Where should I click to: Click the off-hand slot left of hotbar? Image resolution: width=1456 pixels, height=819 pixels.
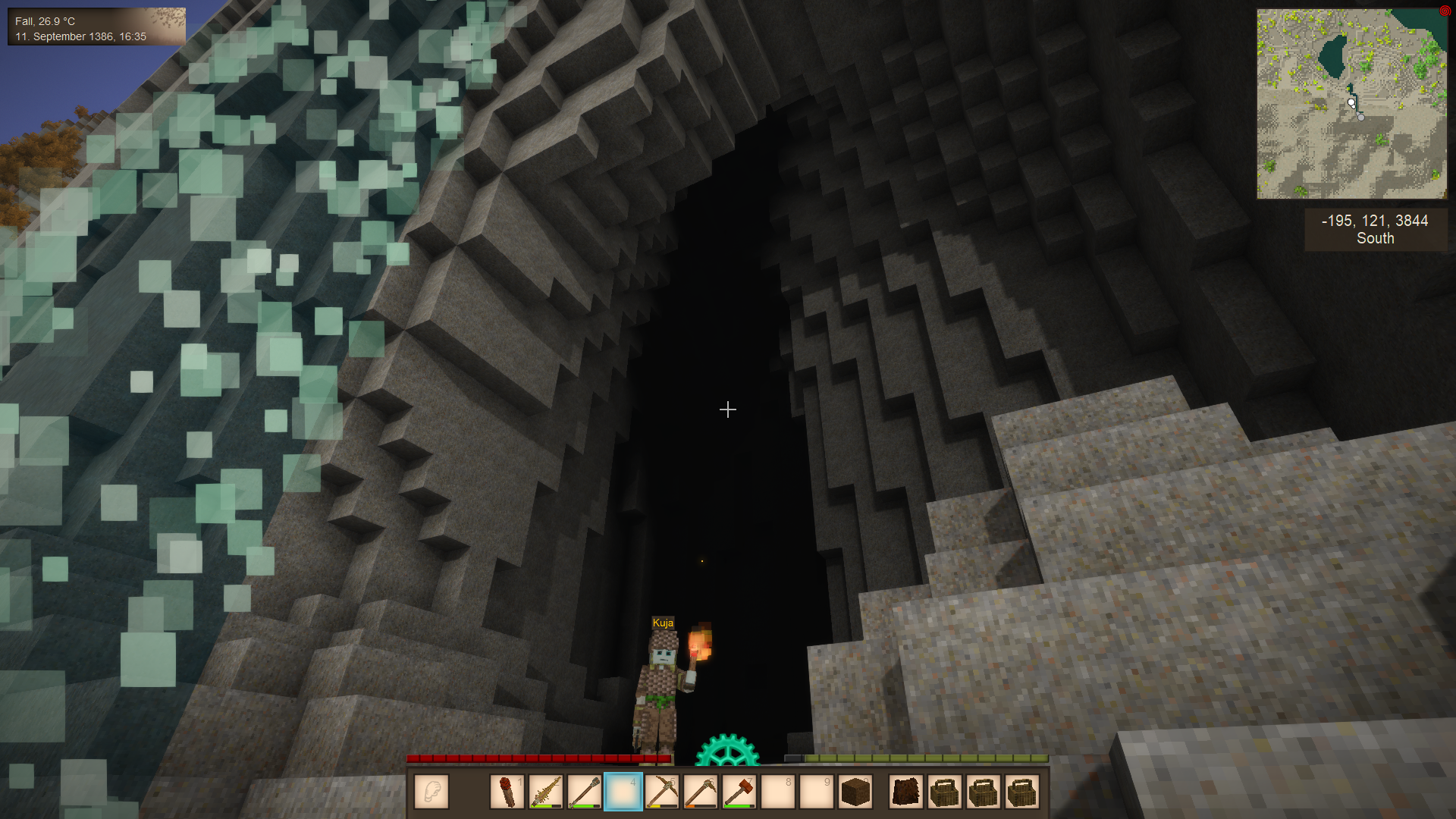[431, 792]
